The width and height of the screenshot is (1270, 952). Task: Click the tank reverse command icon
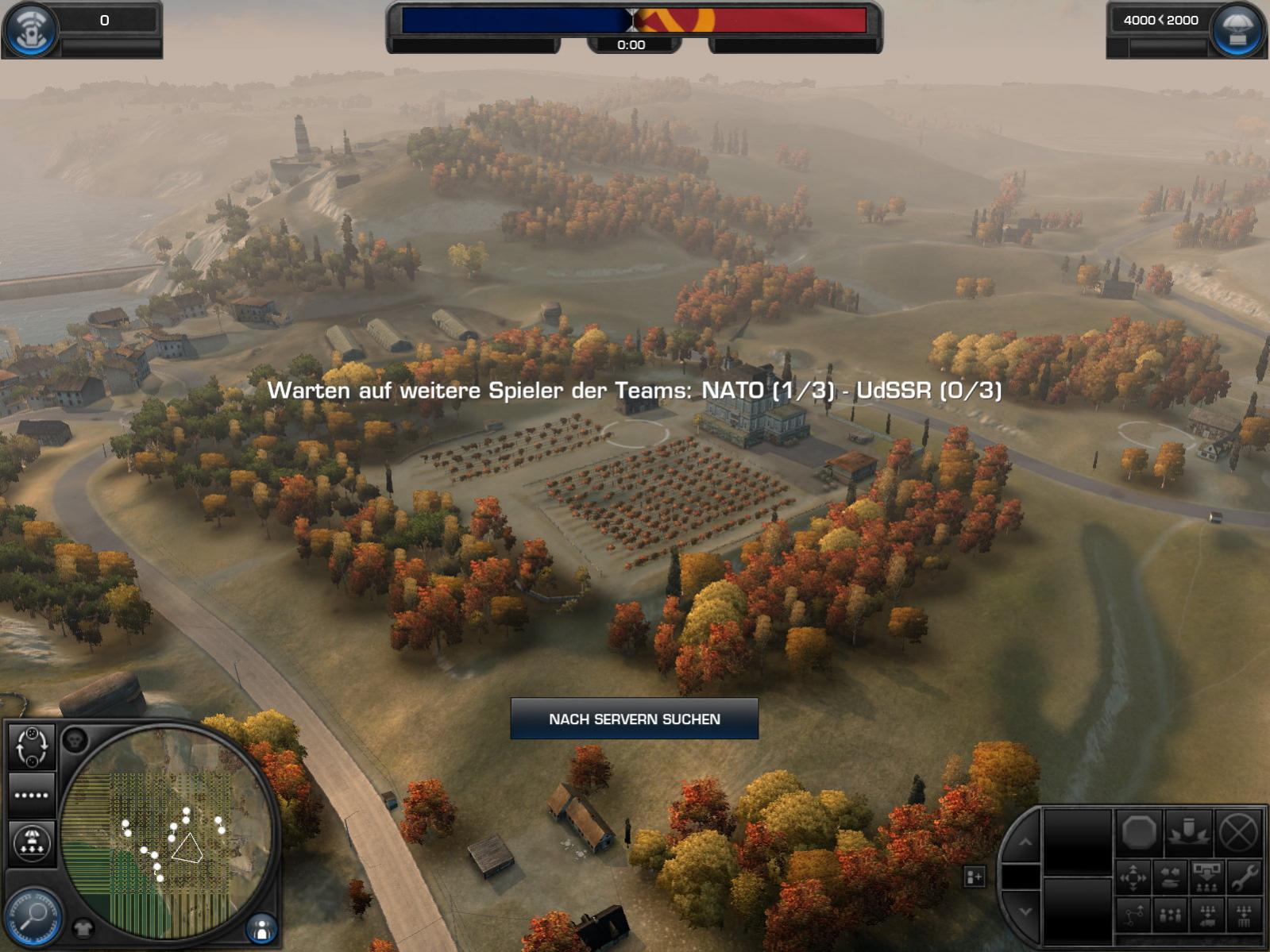(1170, 877)
